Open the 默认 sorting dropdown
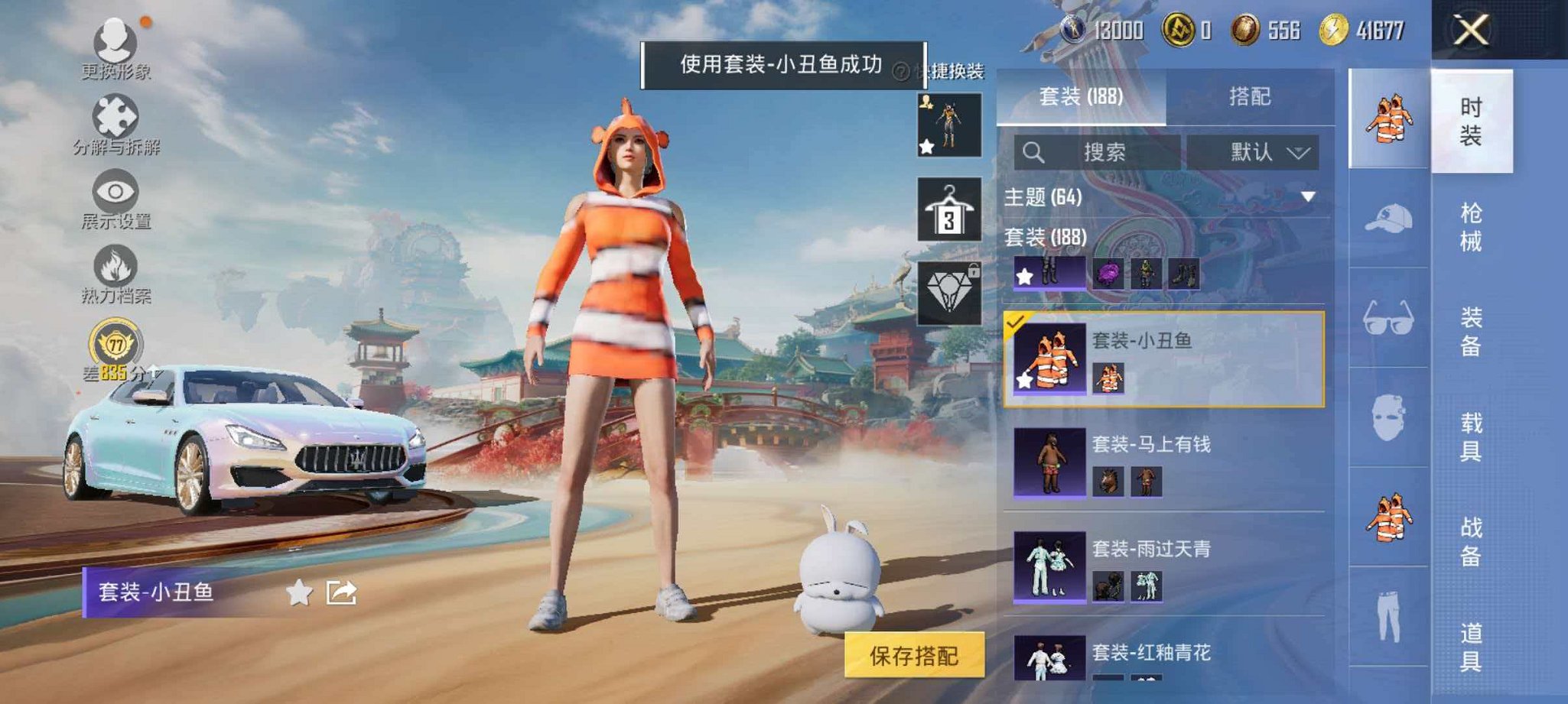This screenshot has height=704, width=1568. [1254, 151]
